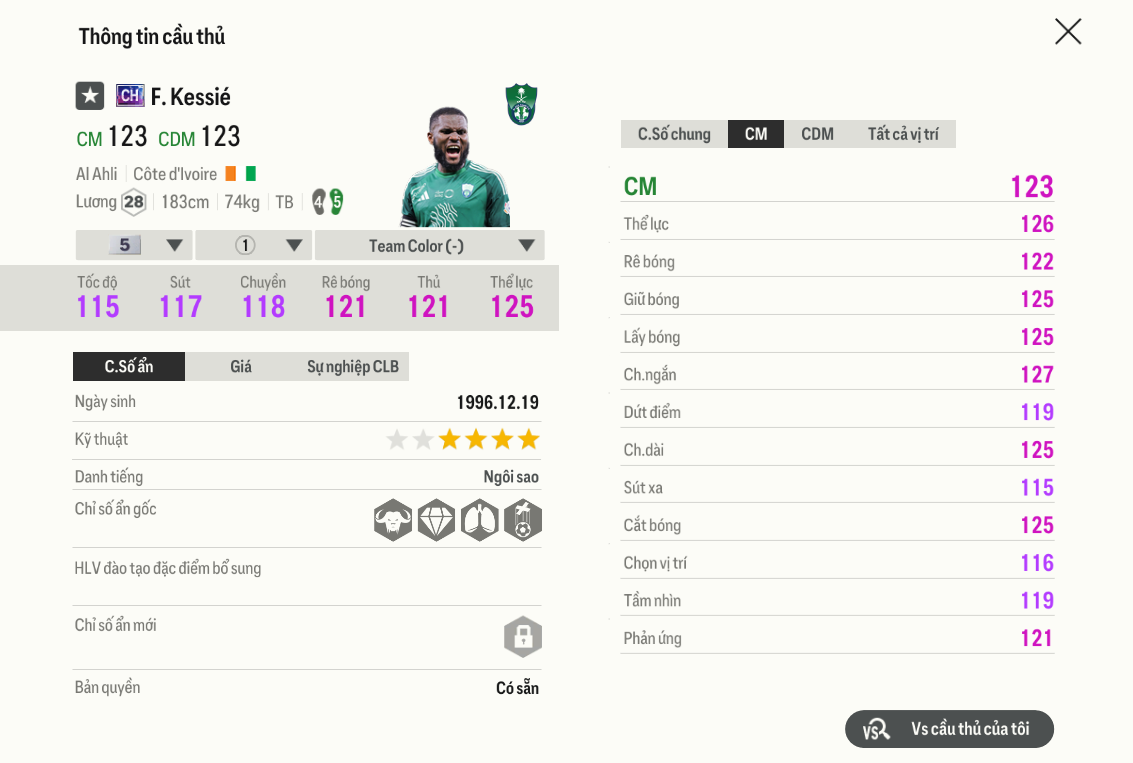This screenshot has width=1133, height=763.
Task: Click the Vs cầu thủ của tôi button
Action: coord(949,729)
